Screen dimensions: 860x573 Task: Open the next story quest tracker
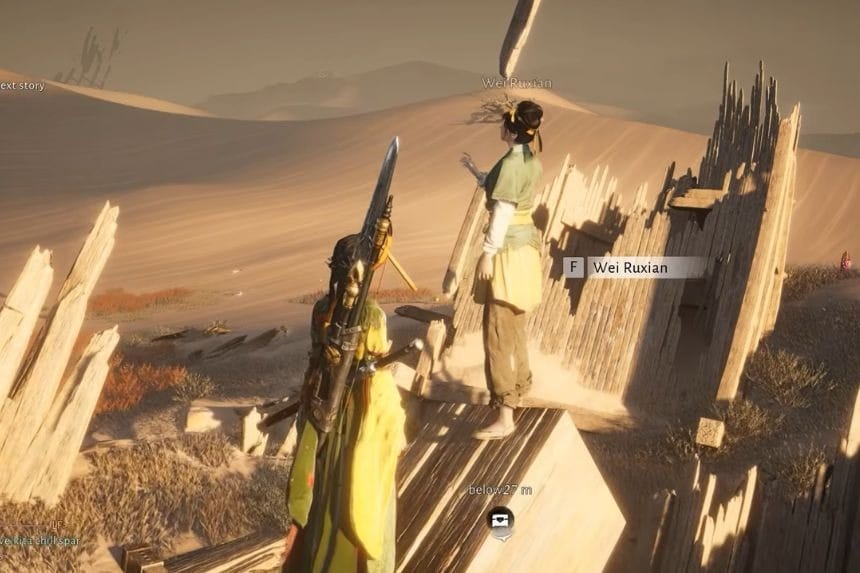click(x=22, y=86)
